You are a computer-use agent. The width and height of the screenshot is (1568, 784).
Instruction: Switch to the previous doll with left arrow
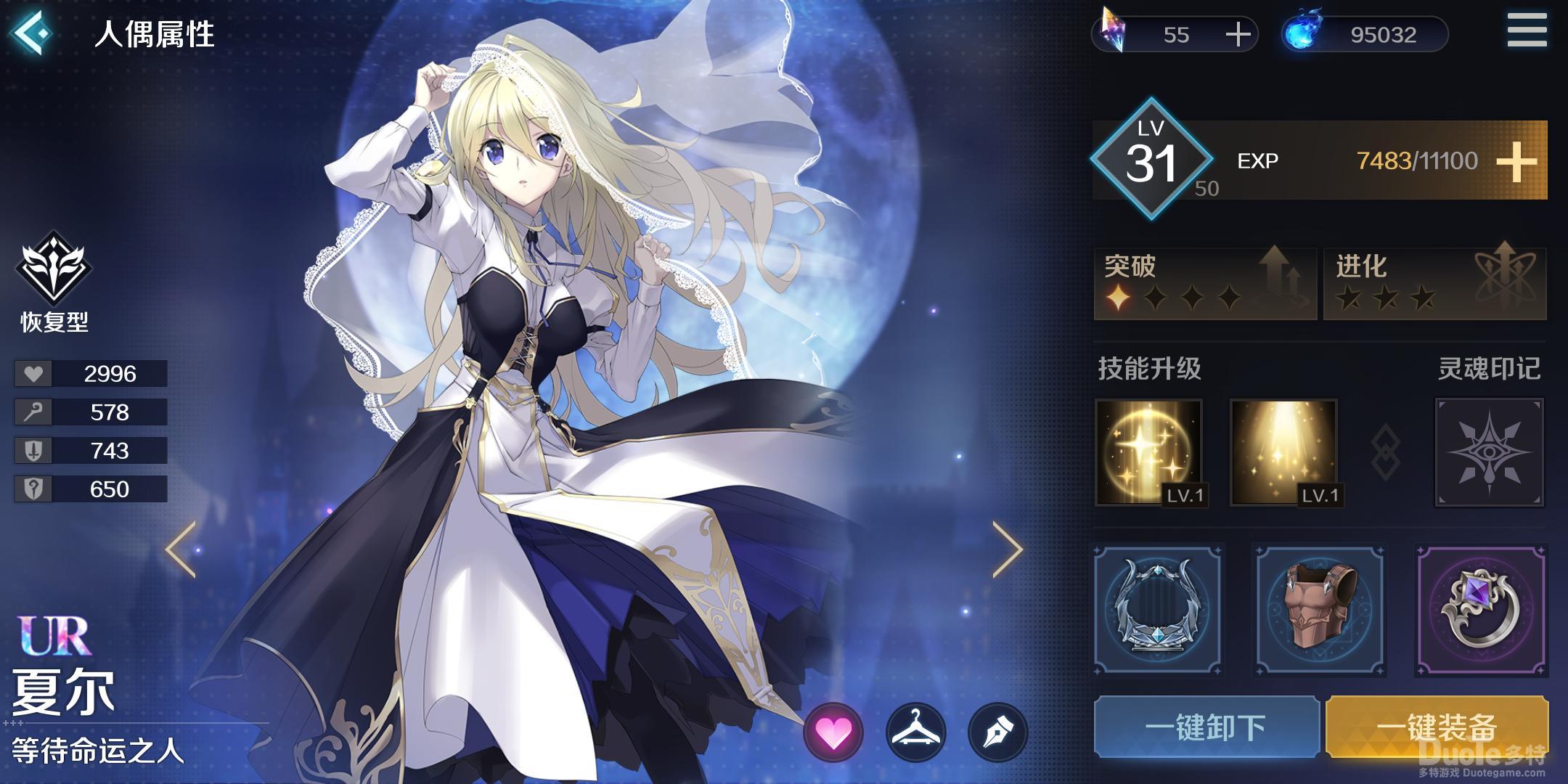[x=181, y=550]
